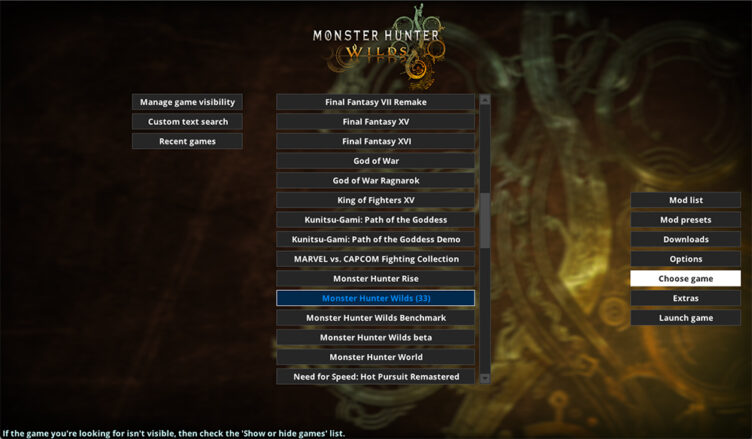
Task: Open Mod presets
Action: 685,220
